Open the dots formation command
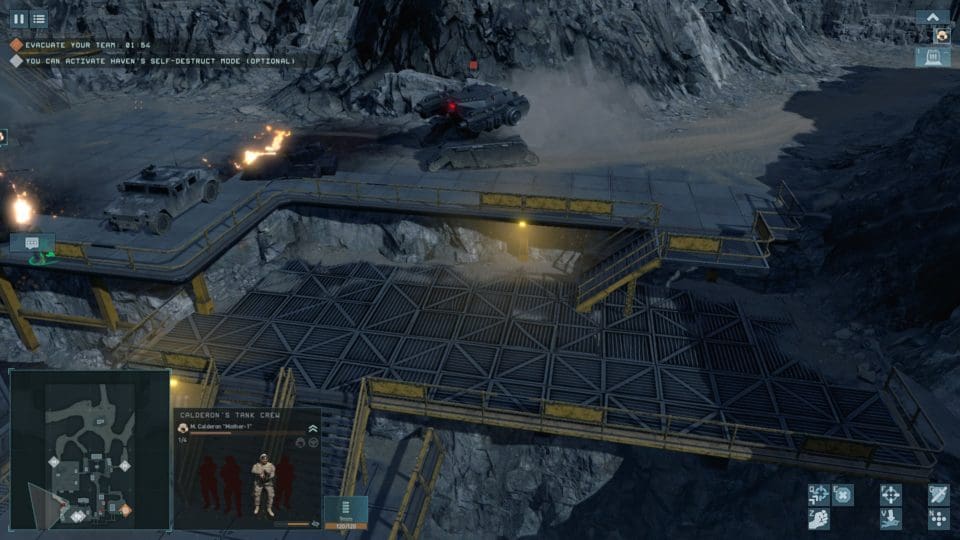This screenshot has width=960, height=540. coord(938,519)
